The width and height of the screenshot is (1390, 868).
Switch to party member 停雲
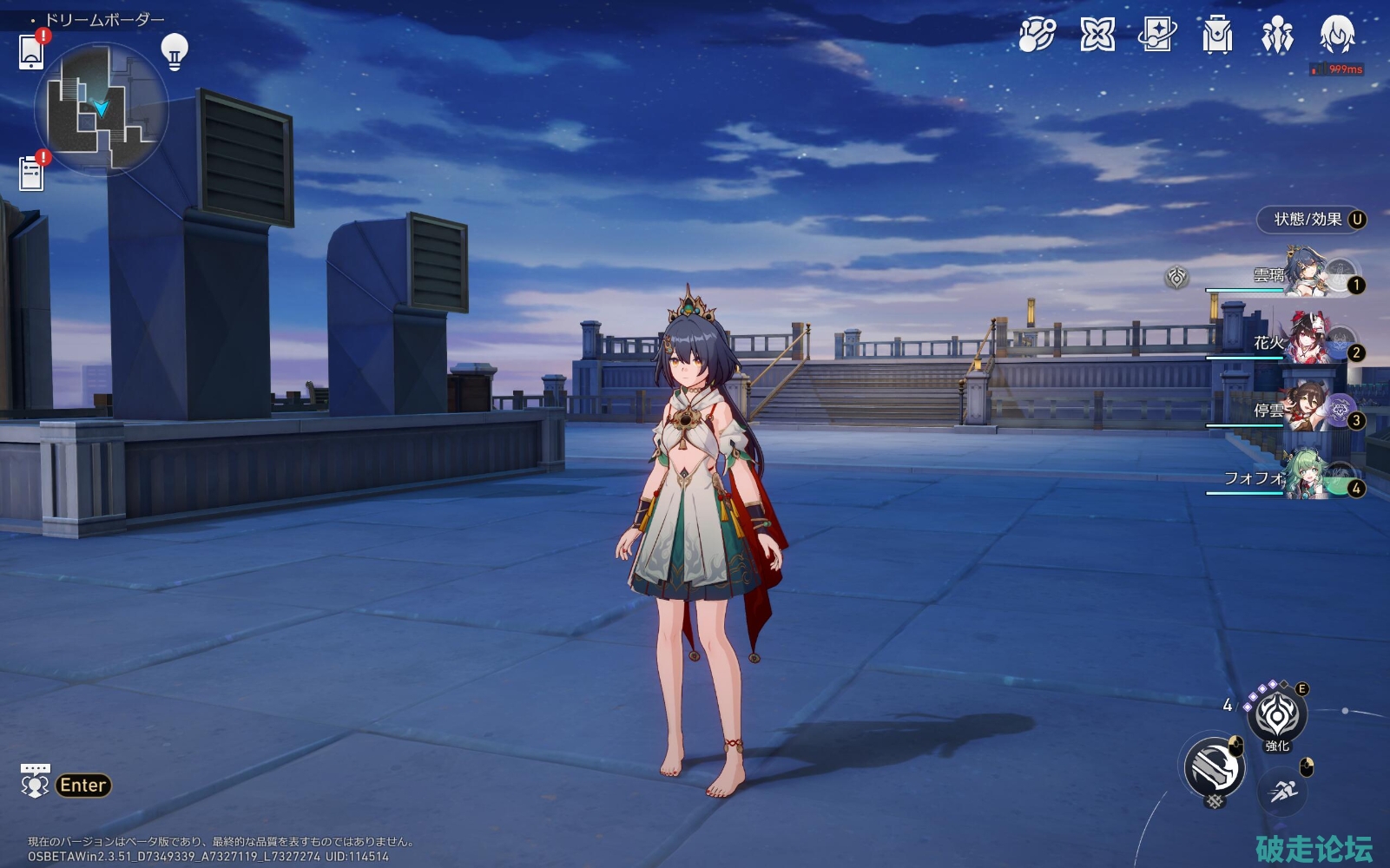click(1307, 411)
